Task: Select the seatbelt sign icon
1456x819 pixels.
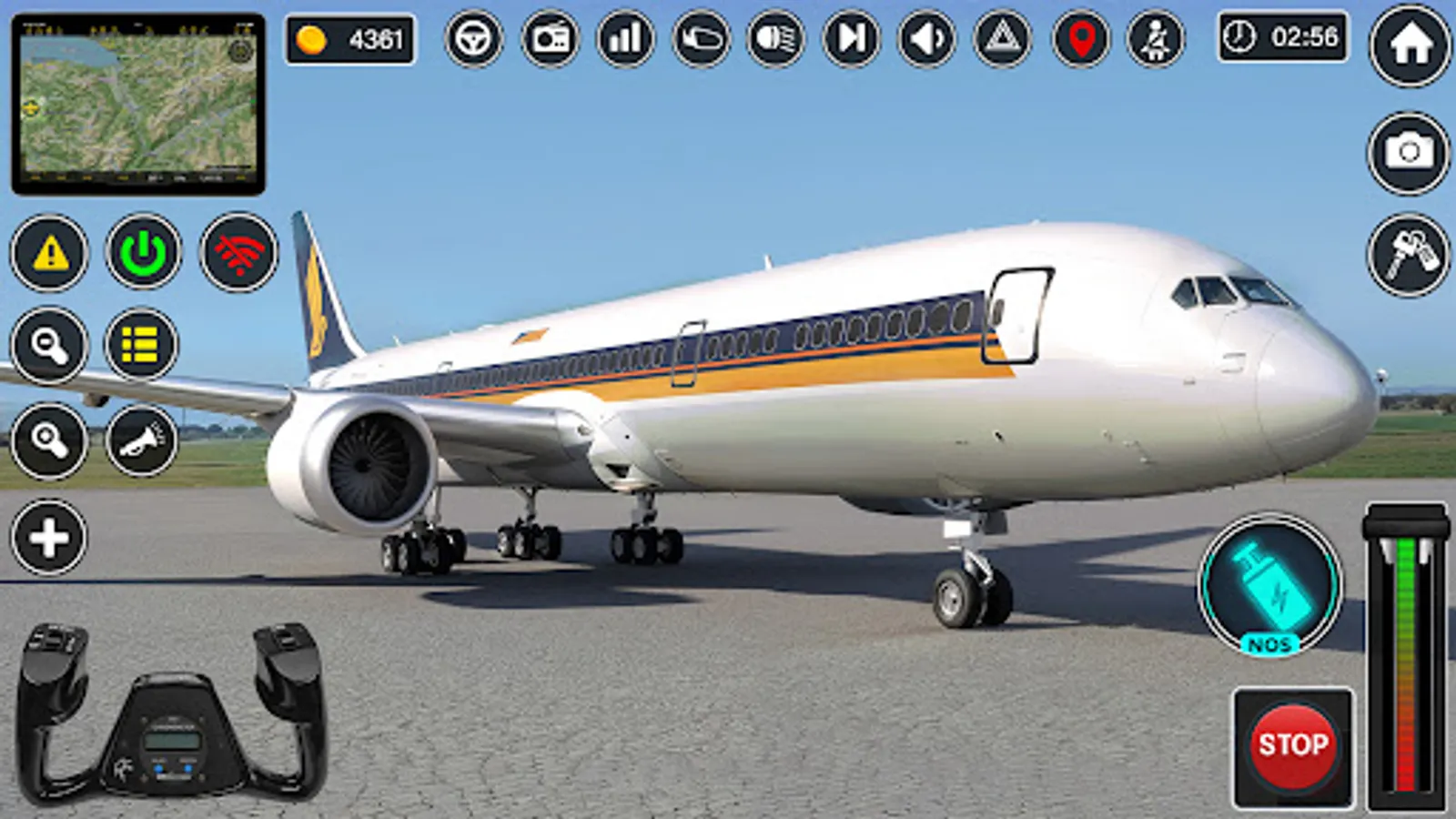Action: (1152, 38)
